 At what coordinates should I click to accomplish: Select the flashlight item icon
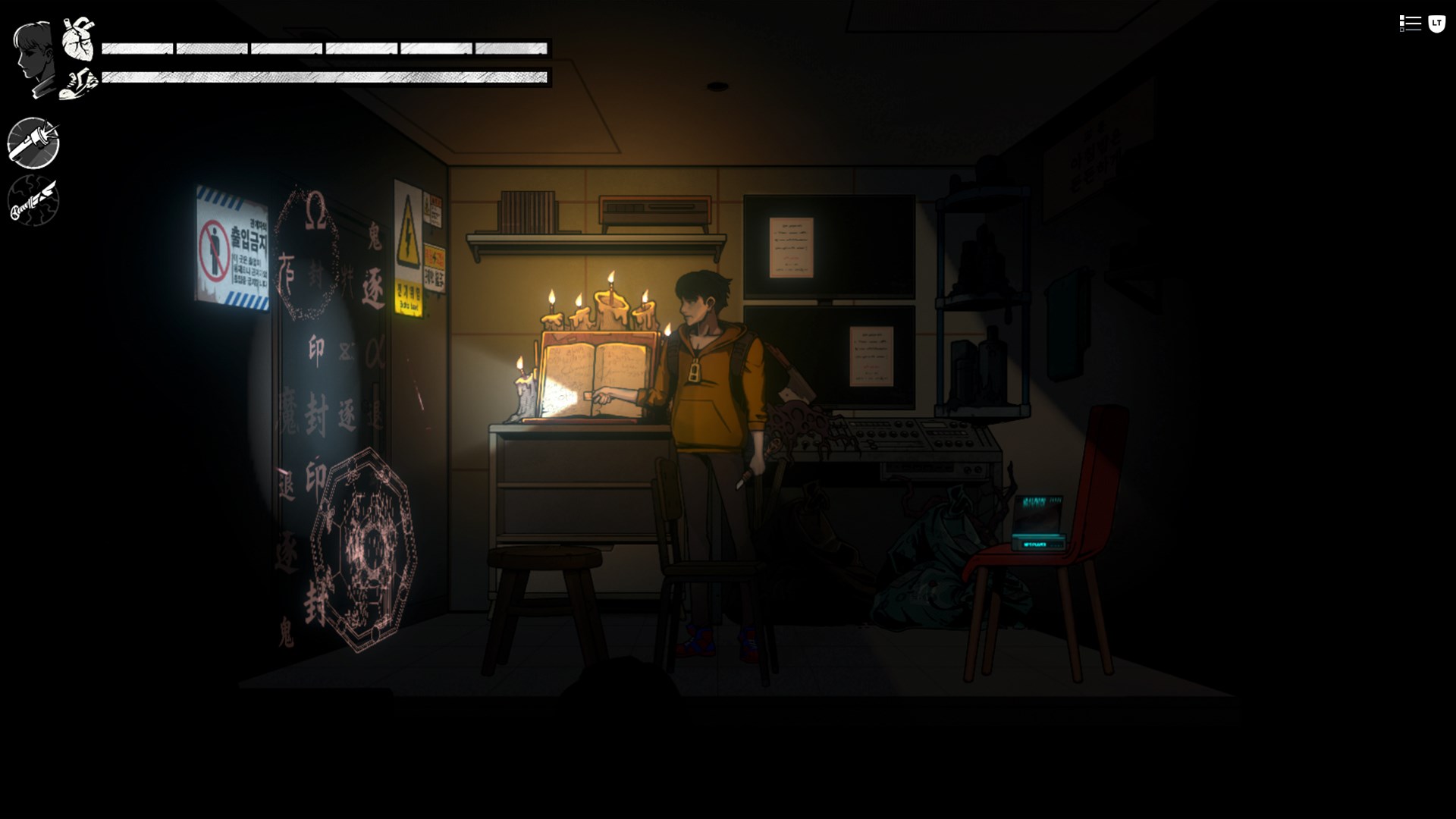click(x=33, y=143)
